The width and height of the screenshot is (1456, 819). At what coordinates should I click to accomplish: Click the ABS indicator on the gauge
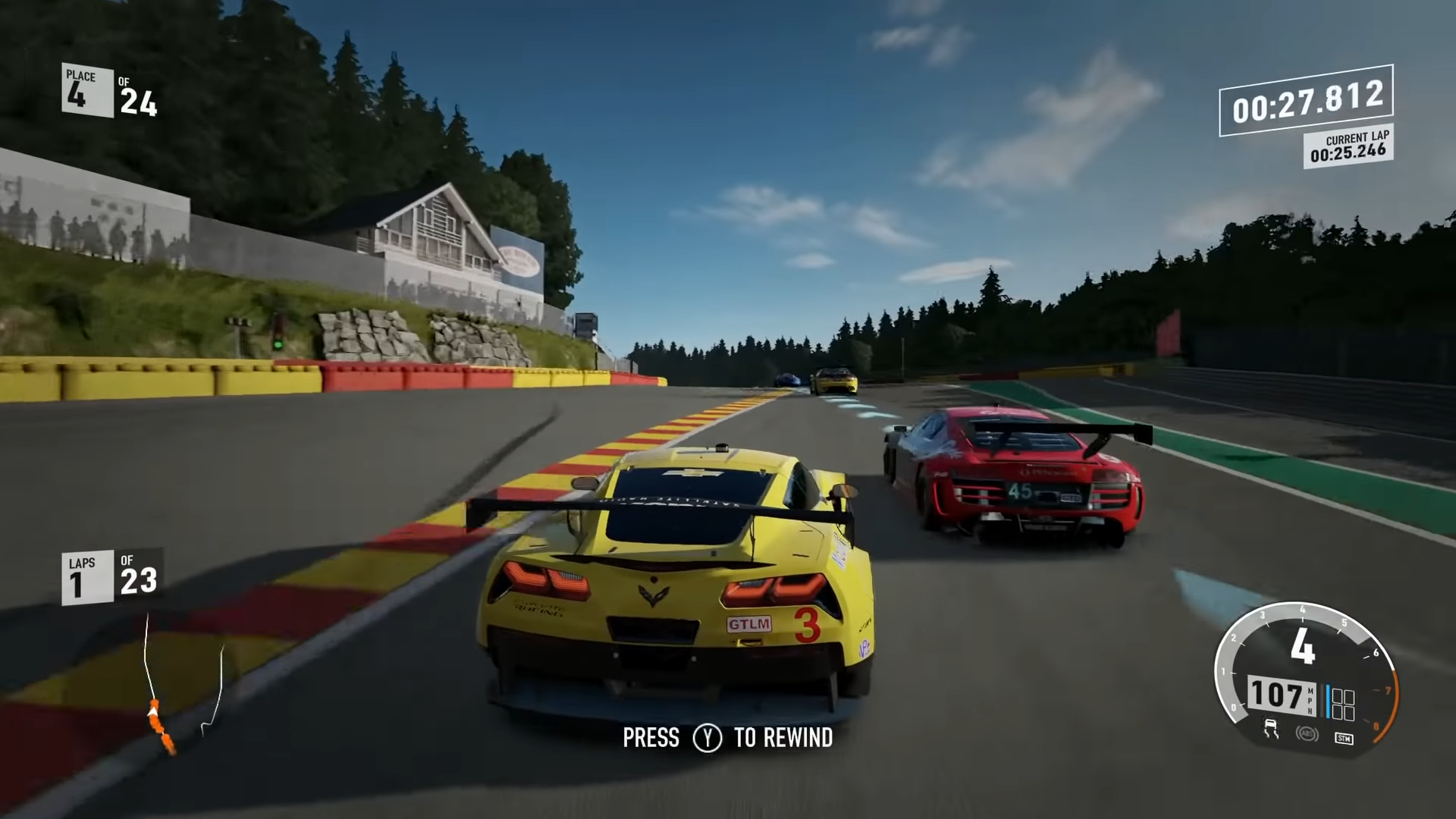[x=1307, y=734]
